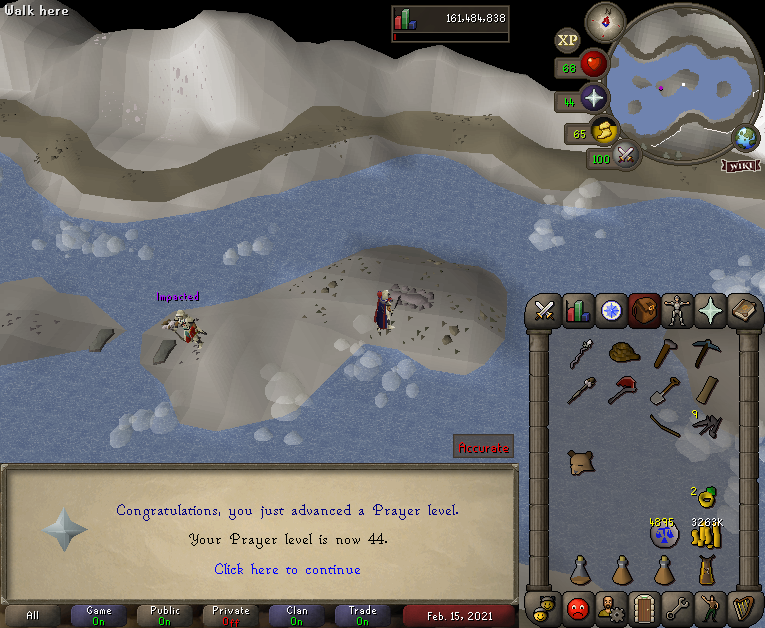Select the bear head item
This screenshot has height=628, width=765.
[x=580, y=462]
